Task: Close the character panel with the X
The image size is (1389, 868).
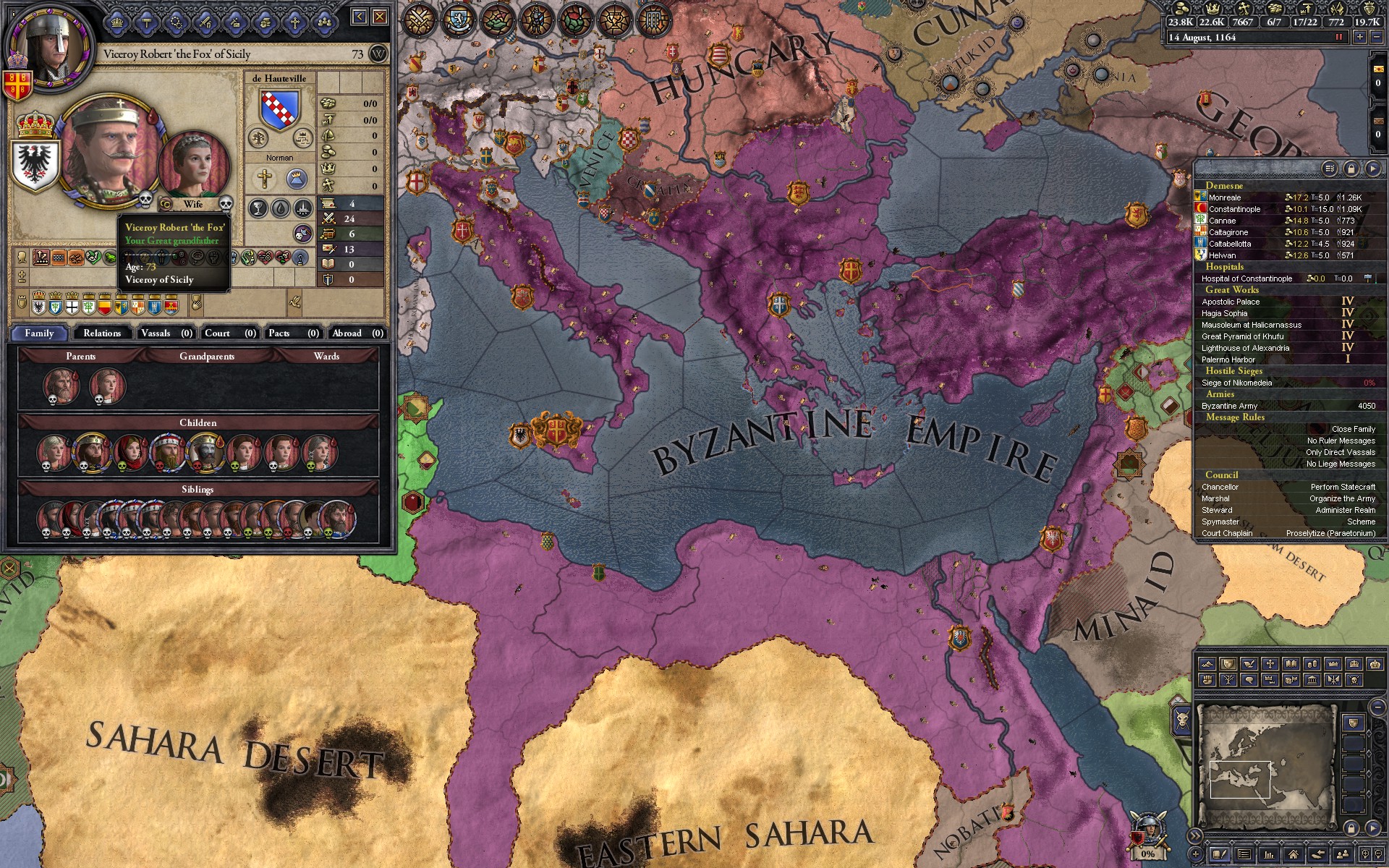Action: coord(379,17)
